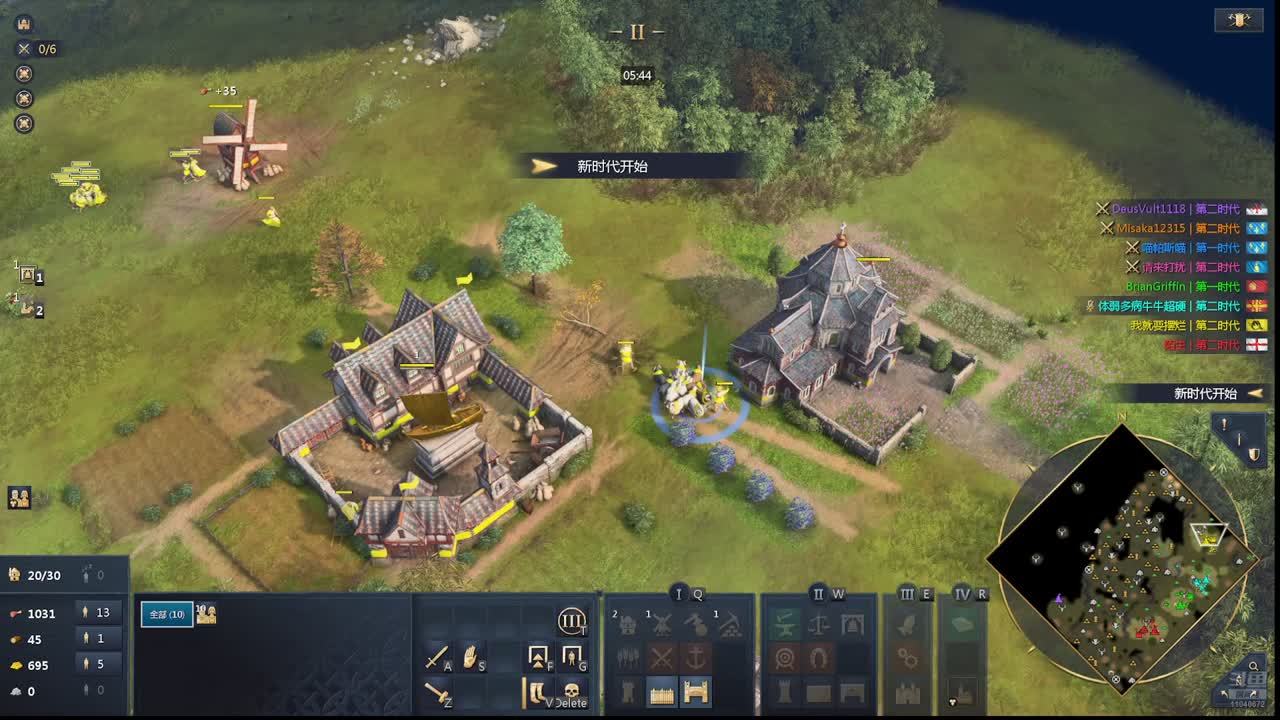Select control group 1

[x=27, y=274]
